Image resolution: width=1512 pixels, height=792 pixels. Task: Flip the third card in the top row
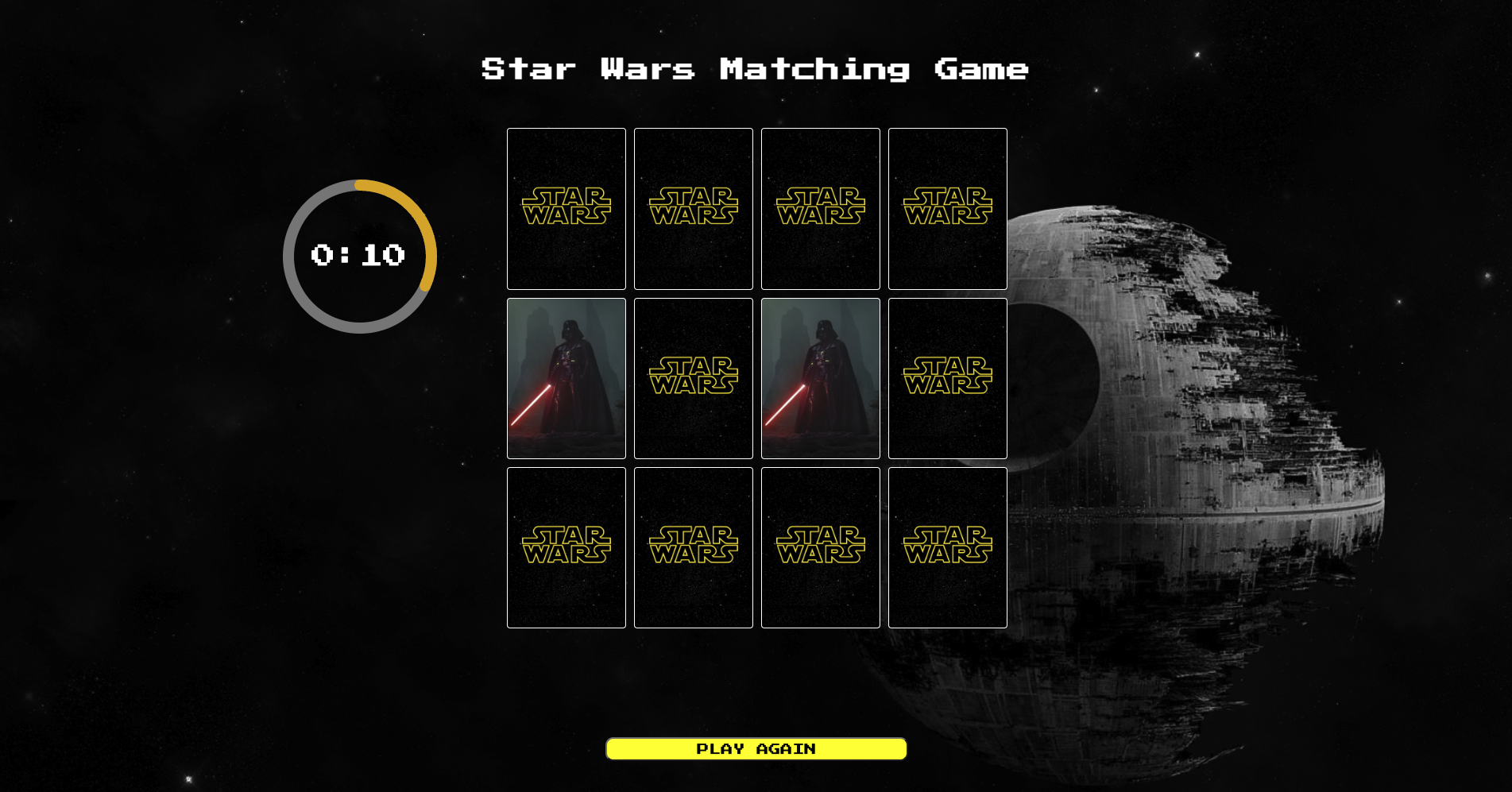coord(820,207)
